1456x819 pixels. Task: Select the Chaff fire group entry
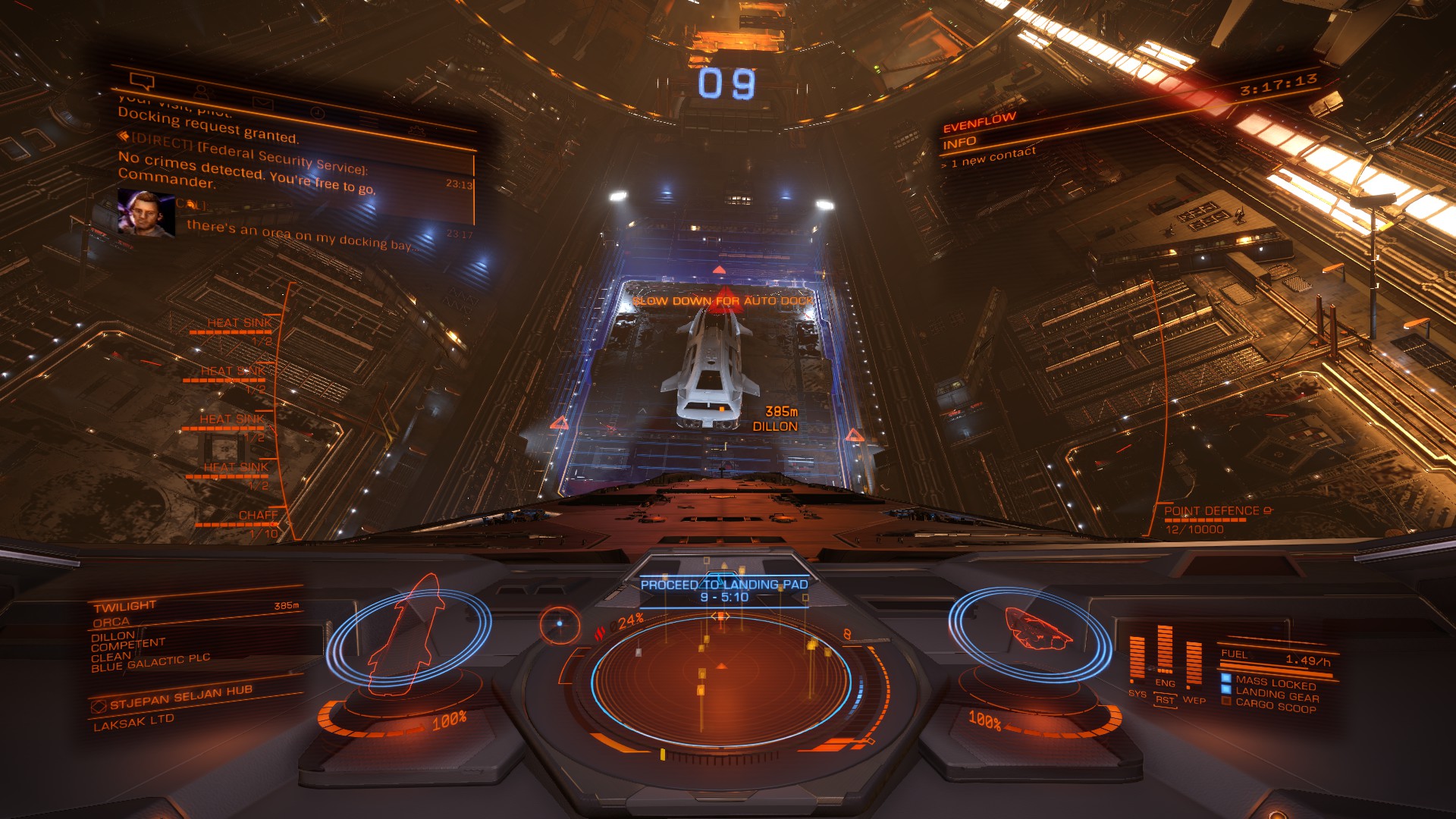[x=258, y=516]
